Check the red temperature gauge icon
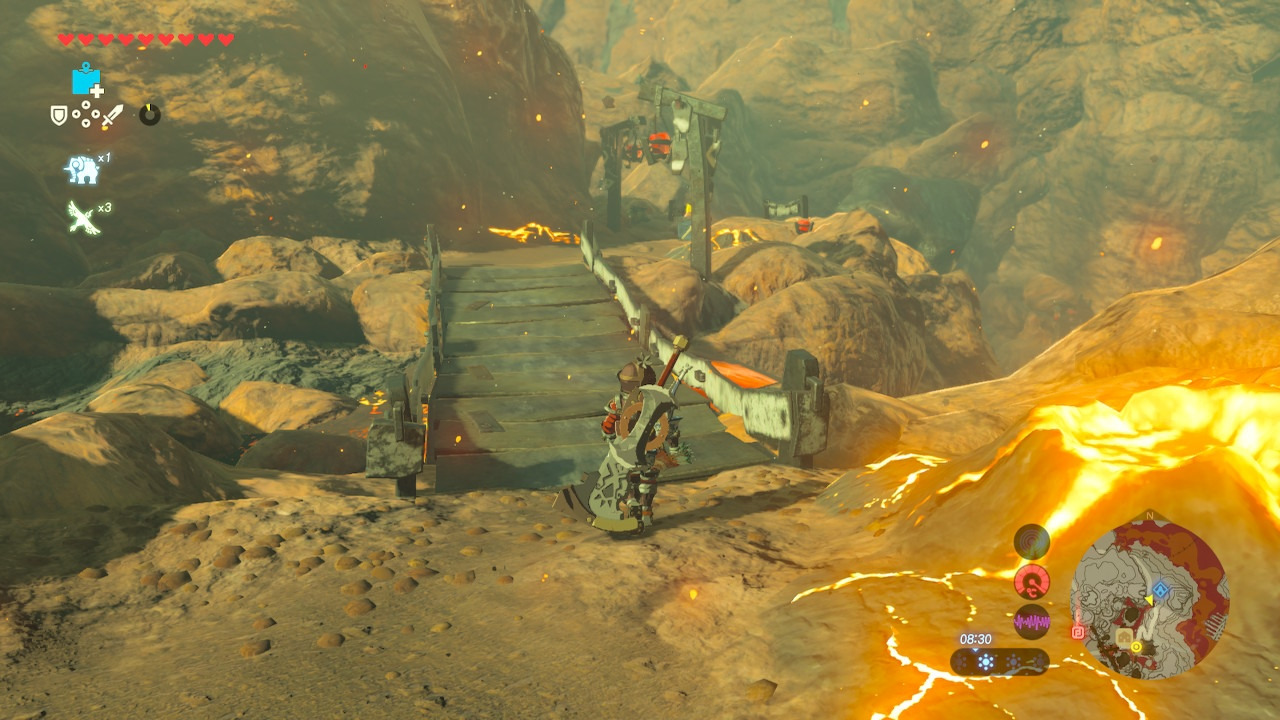This screenshot has width=1280, height=720. (1032, 581)
